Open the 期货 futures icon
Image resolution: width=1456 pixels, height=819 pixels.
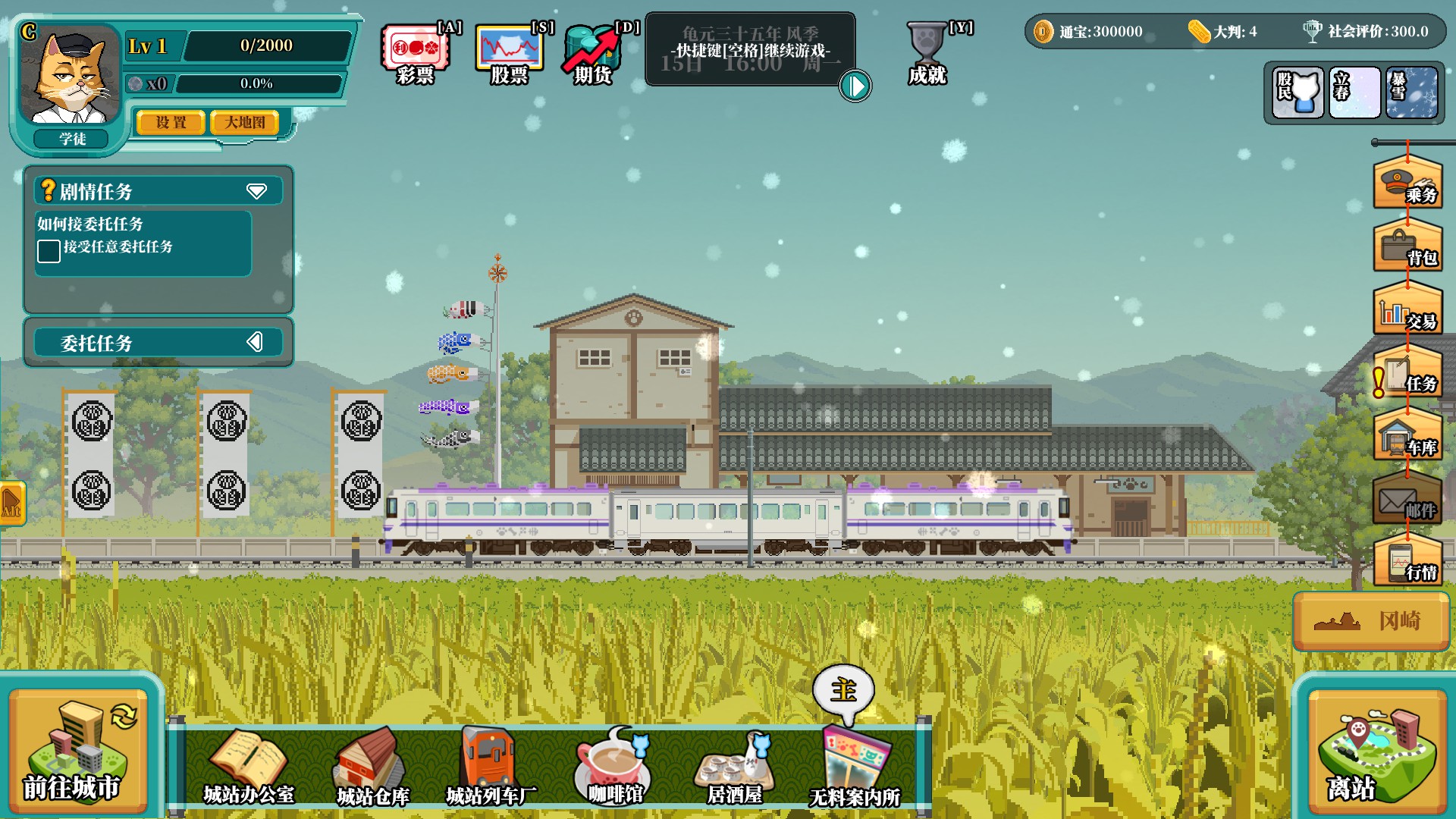click(x=594, y=55)
